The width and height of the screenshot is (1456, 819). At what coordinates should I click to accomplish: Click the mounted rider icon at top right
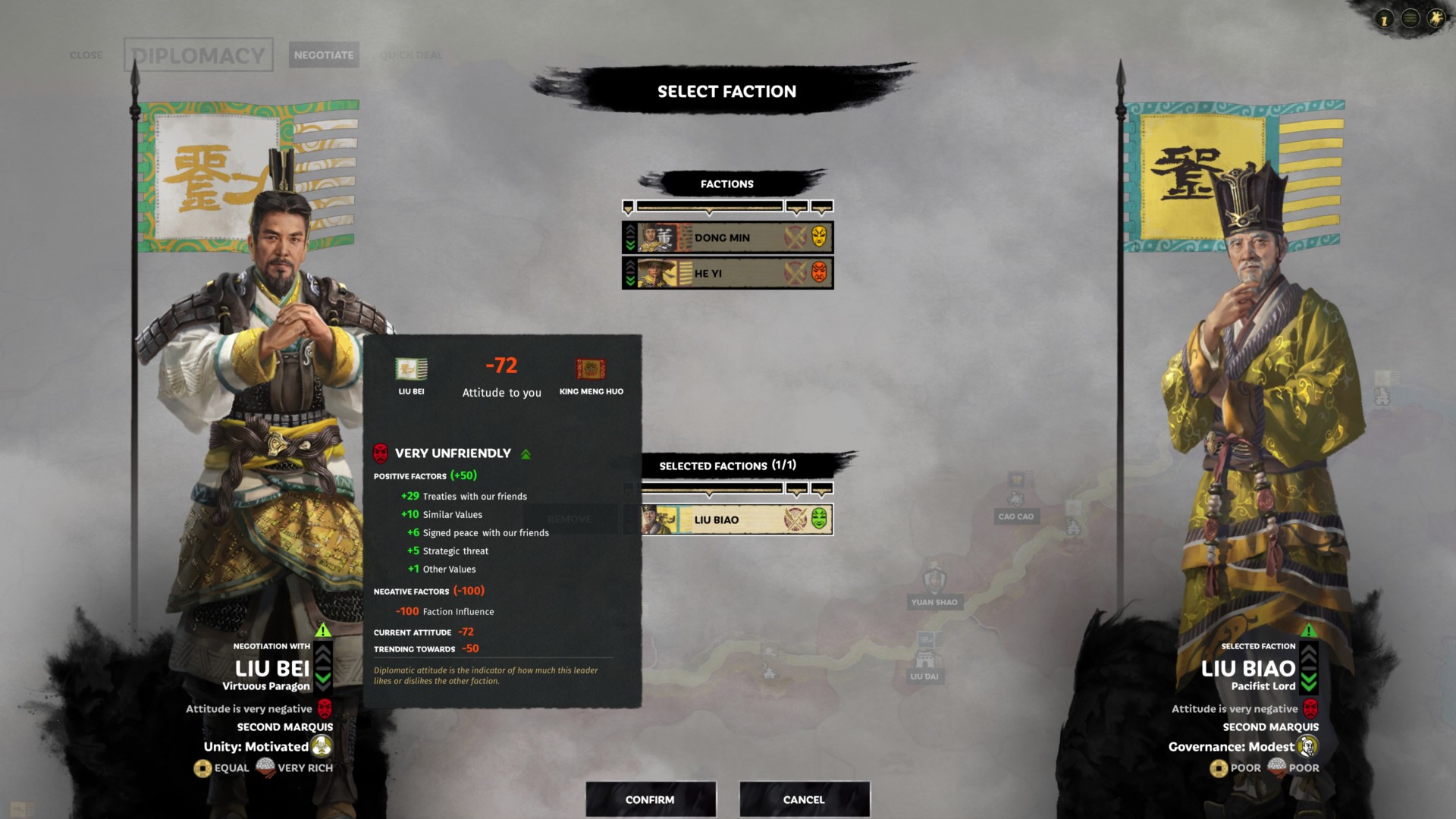pyautogui.click(x=1436, y=18)
